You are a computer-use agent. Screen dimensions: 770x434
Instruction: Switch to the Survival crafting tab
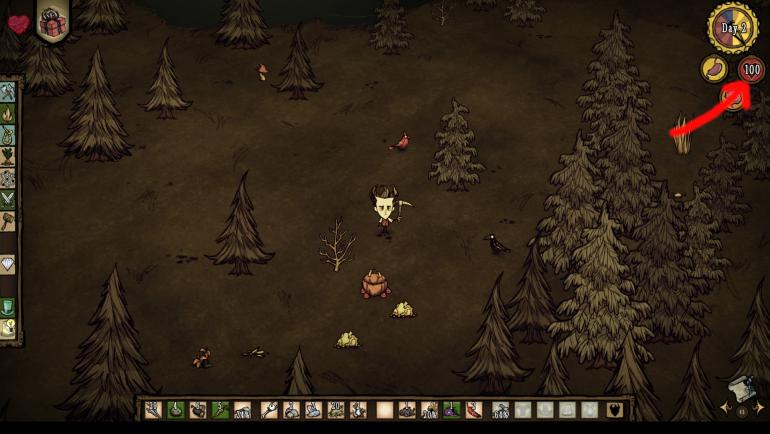[8, 136]
